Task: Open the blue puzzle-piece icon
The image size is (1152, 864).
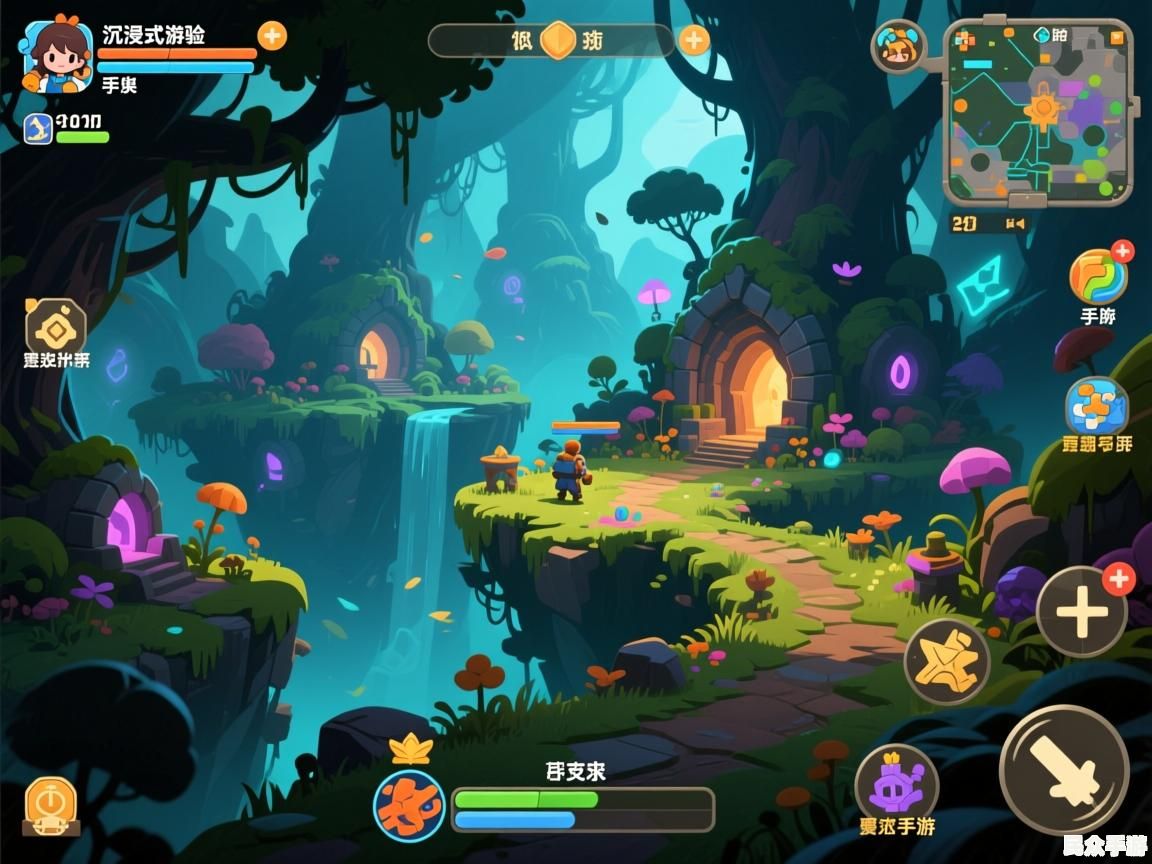Action: 1096,407
